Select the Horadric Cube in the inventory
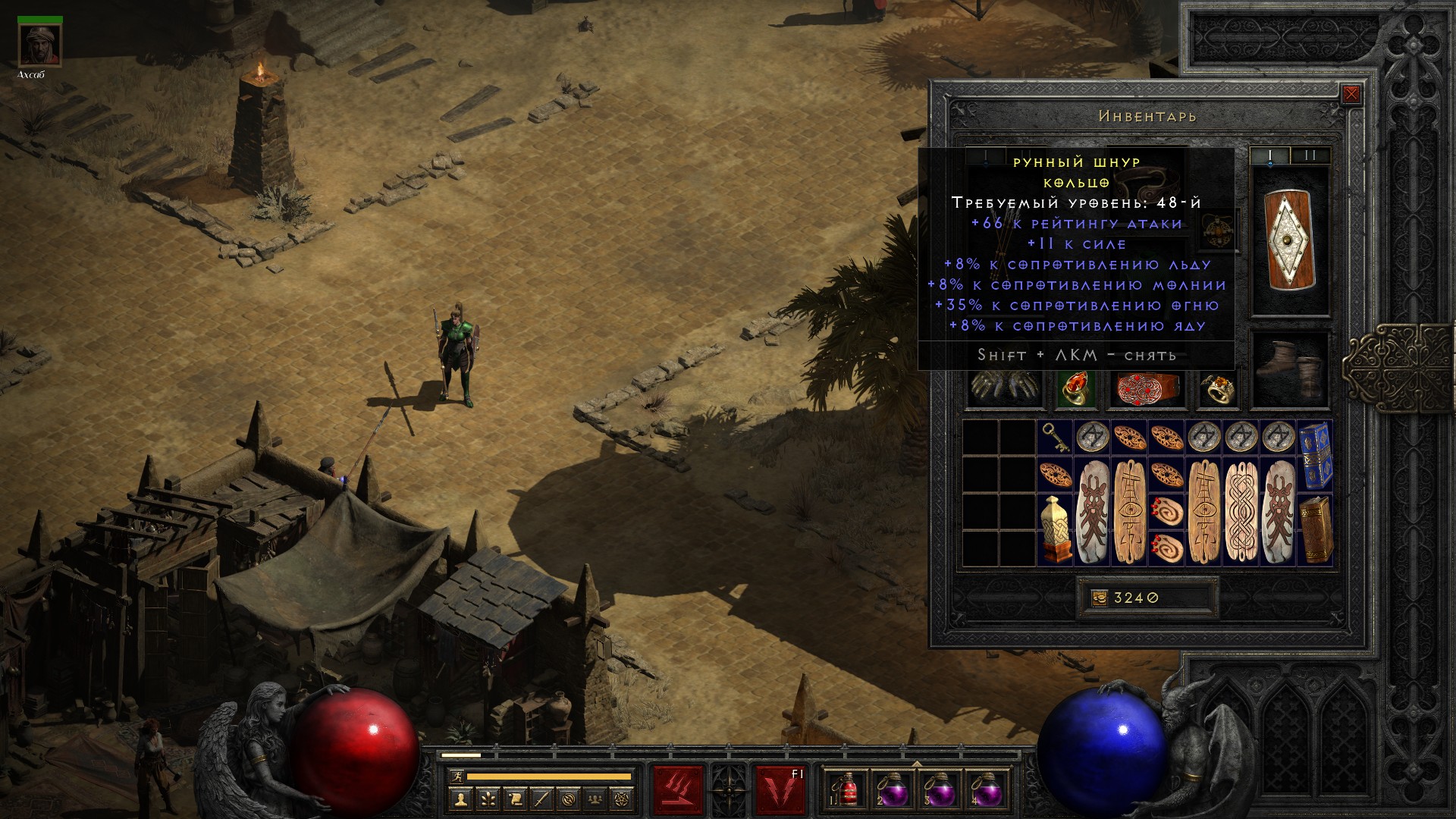The width and height of the screenshot is (1456, 819). (1055, 529)
